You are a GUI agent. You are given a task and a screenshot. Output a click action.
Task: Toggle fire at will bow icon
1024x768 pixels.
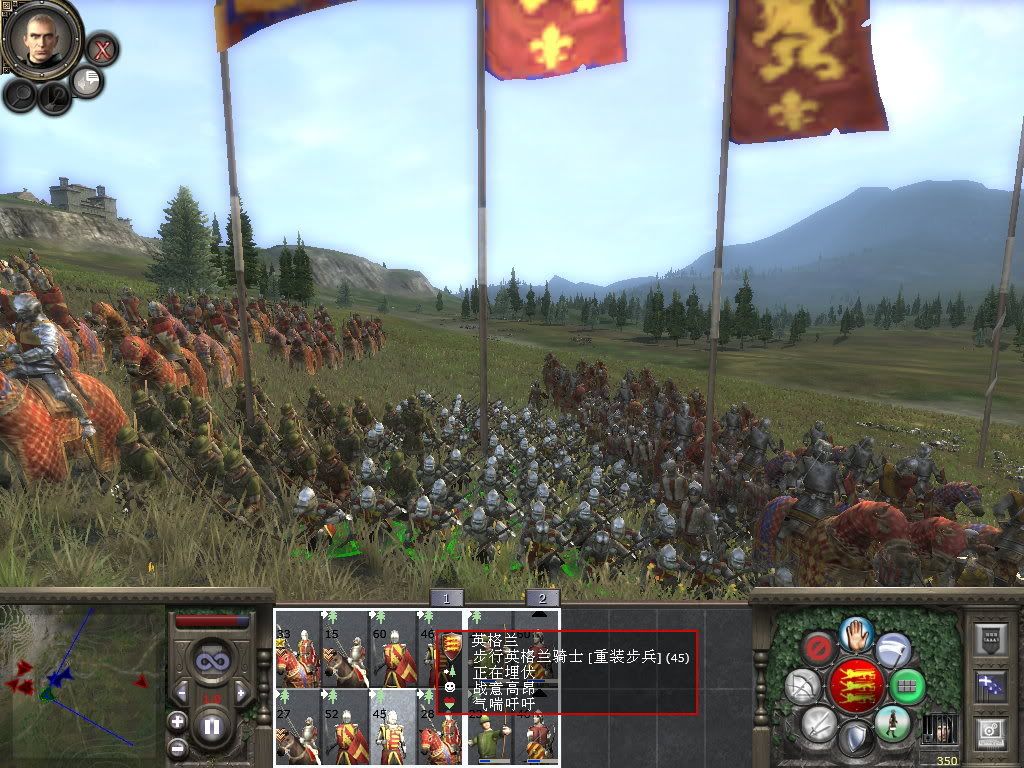[802, 687]
